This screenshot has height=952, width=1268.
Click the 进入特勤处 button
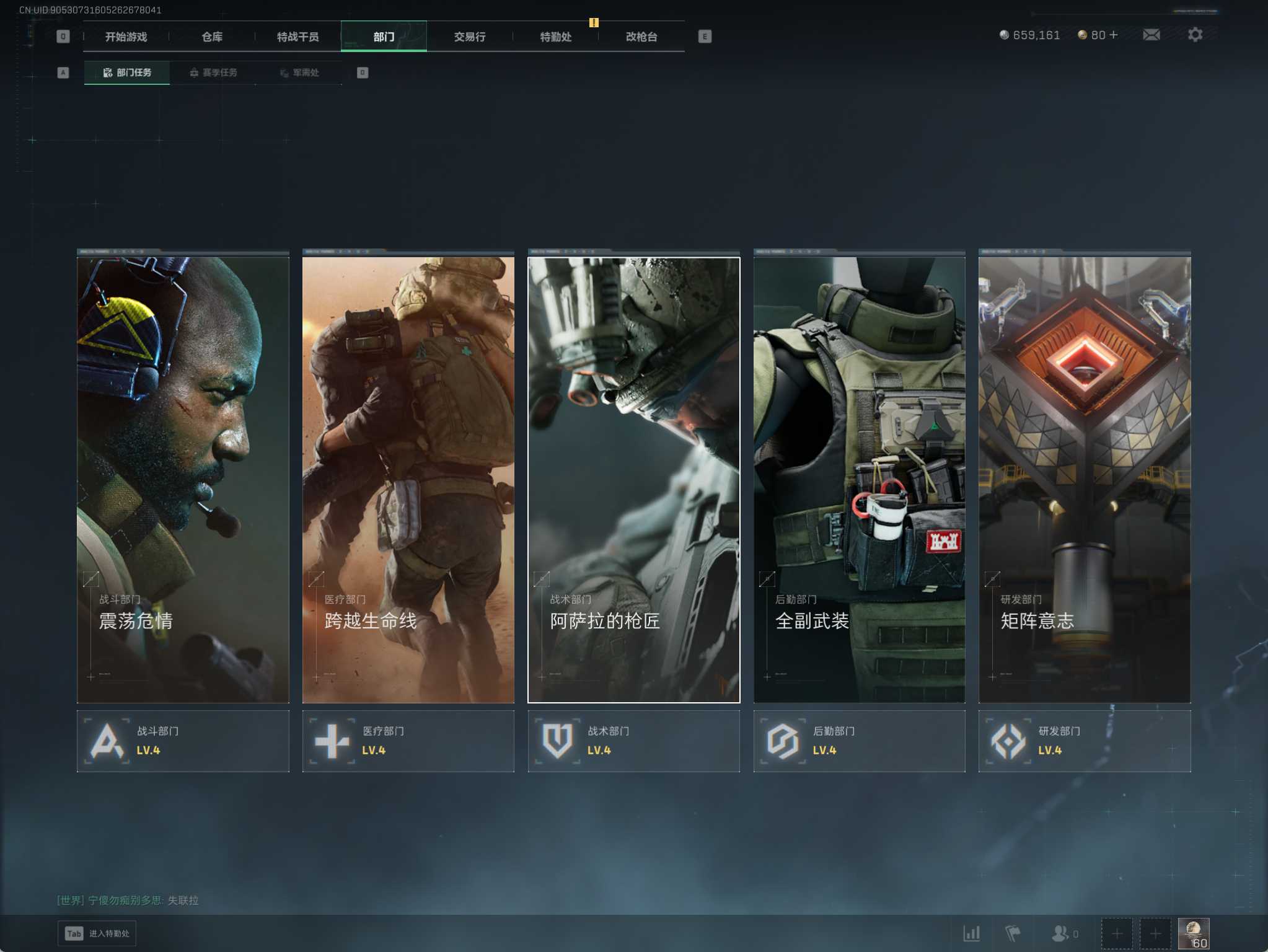click(x=97, y=933)
